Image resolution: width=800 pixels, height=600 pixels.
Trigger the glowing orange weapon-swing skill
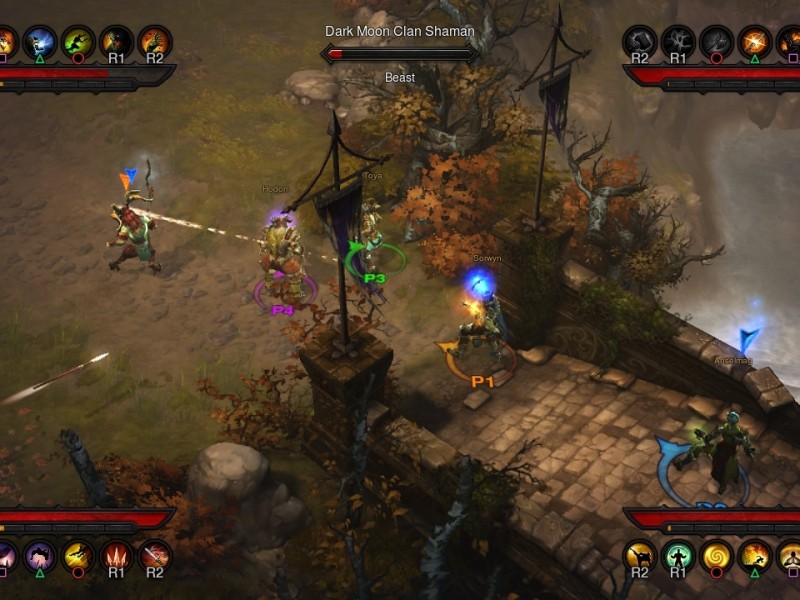coord(754,41)
